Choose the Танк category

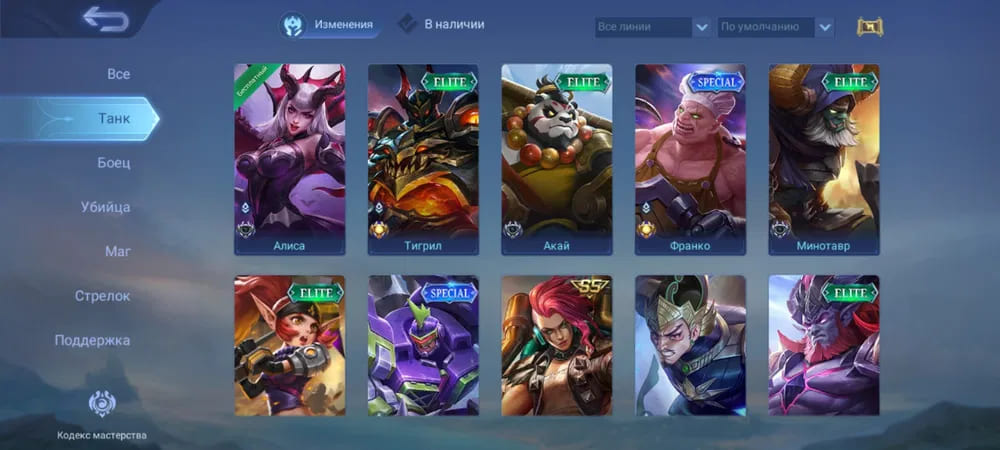[x=113, y=118]
